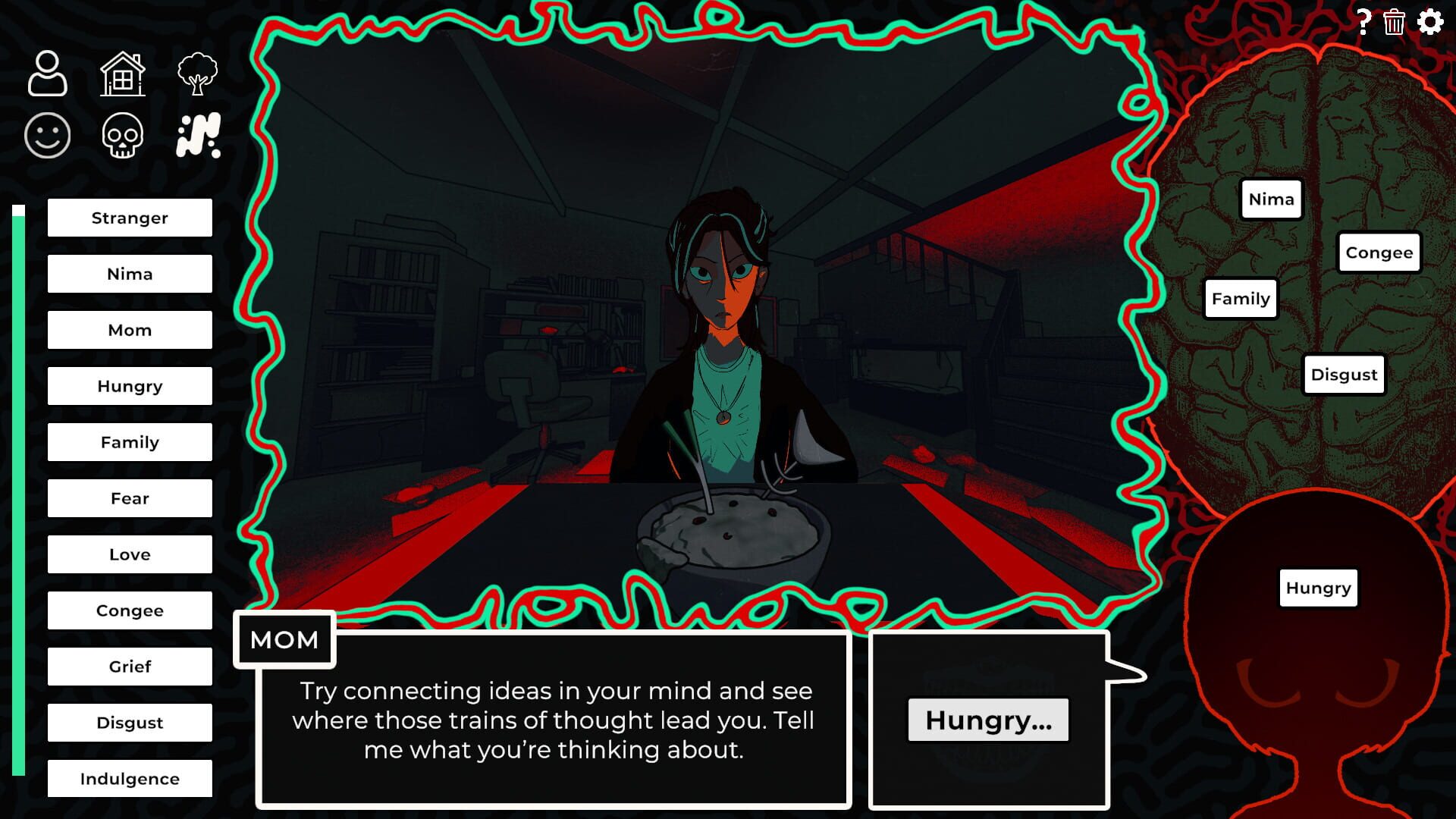Viewport: 1456px width, 819px height.
Task: Click the Hungry label on the silhouette
Action: tap(1317, 587)
